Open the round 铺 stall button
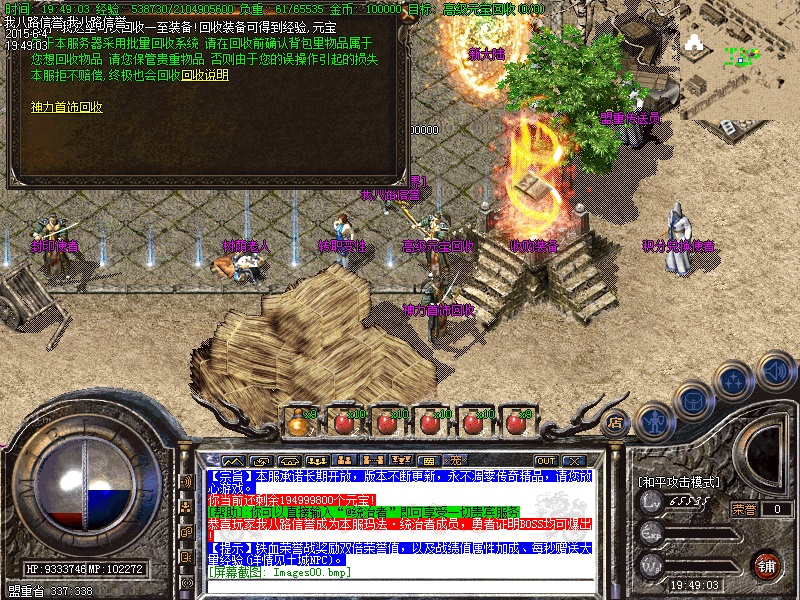Screen dimensions: 800x600 tap(767, 565)
